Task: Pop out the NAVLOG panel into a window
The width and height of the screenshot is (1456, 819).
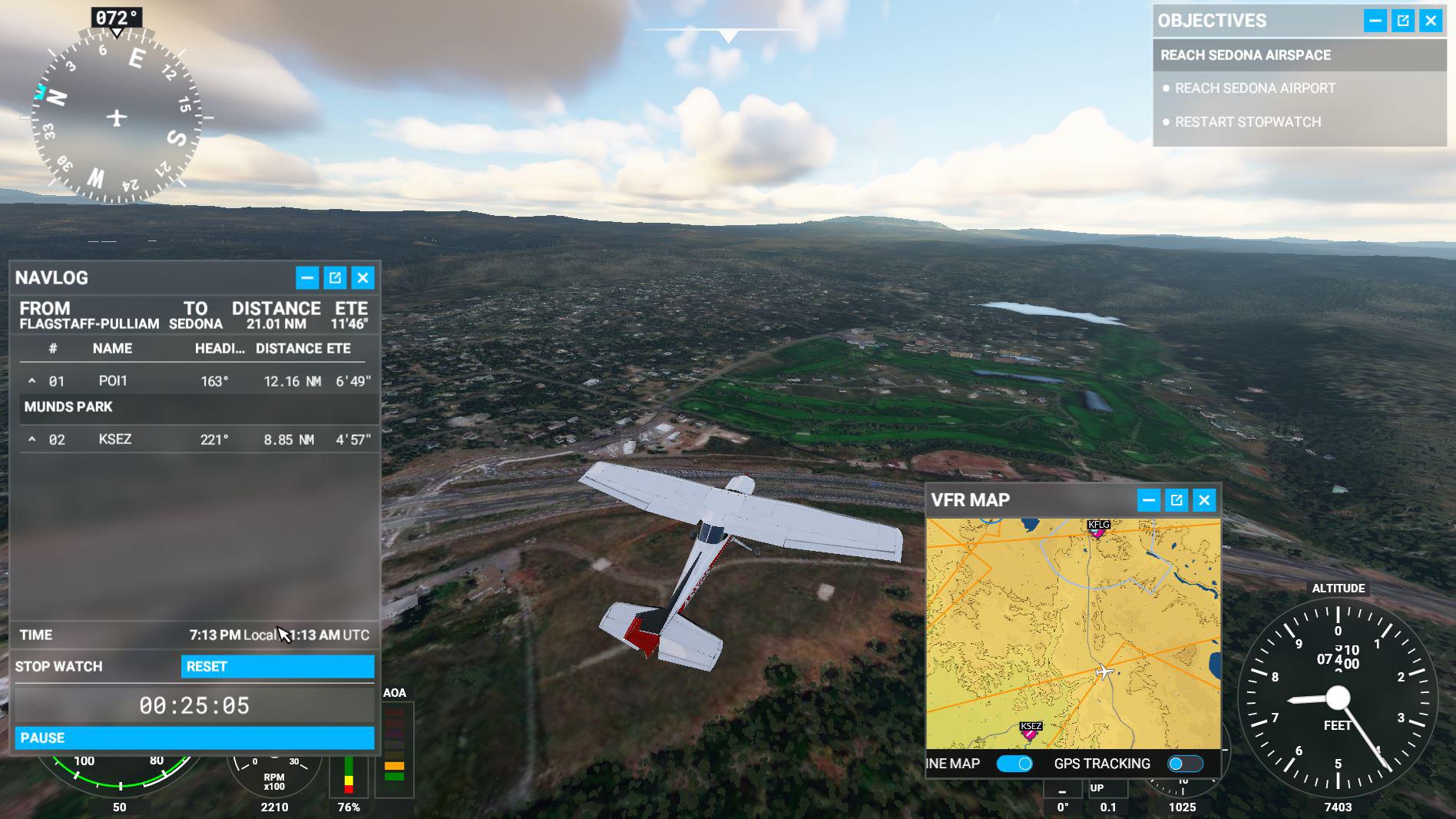Action: (x=335, y=277)
